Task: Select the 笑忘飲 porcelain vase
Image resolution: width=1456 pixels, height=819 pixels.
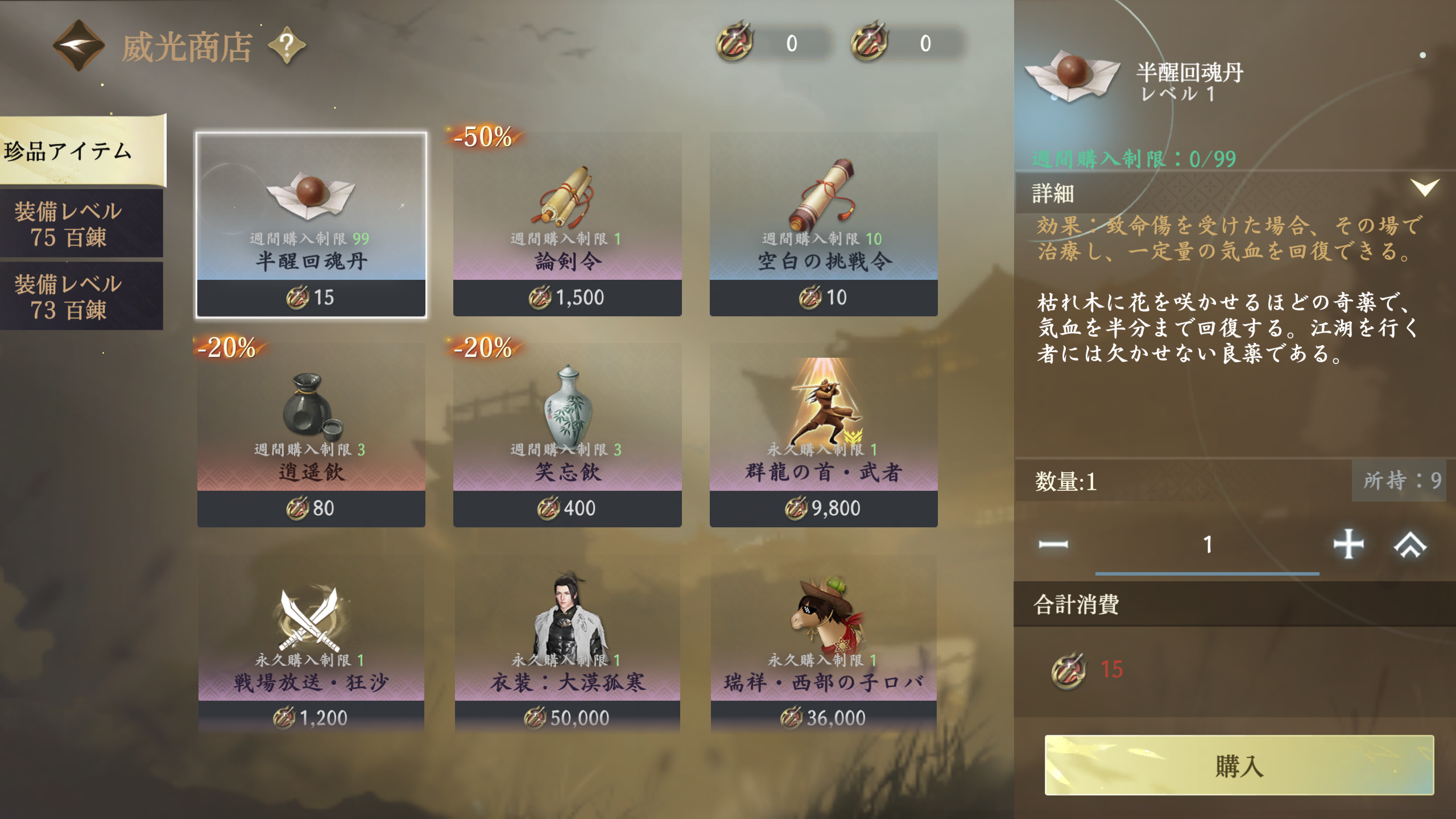Action: coord(567,435)
